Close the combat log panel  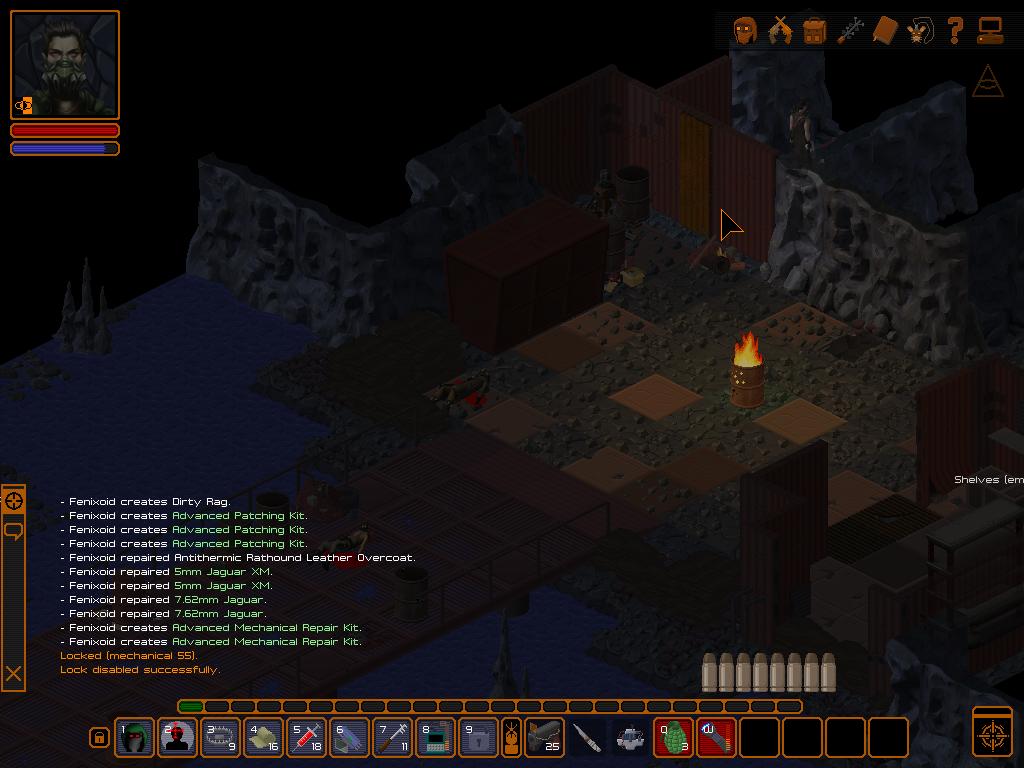tap(14, 674)
